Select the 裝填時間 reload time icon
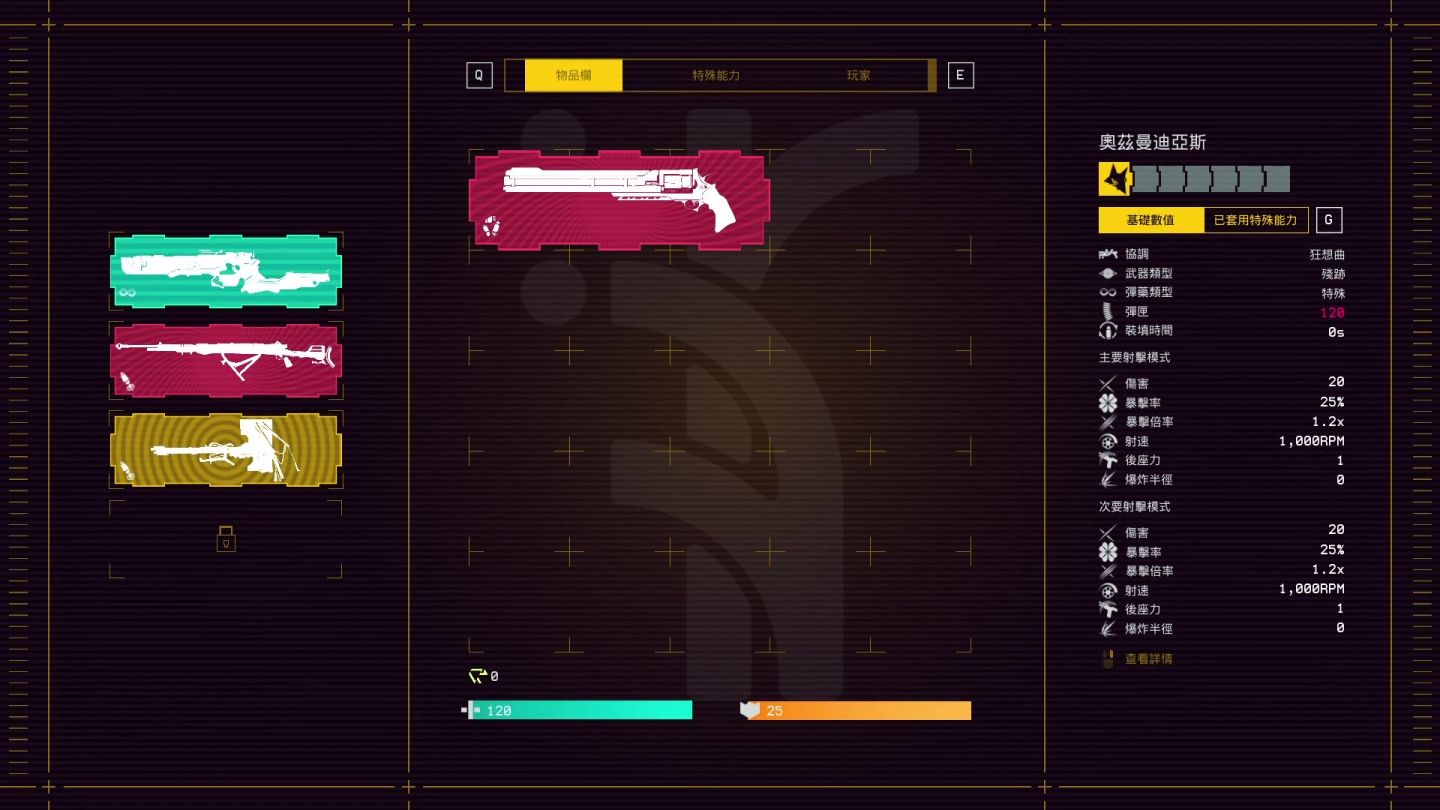The image size is (1440, 810). click(x=1108, y=331)
